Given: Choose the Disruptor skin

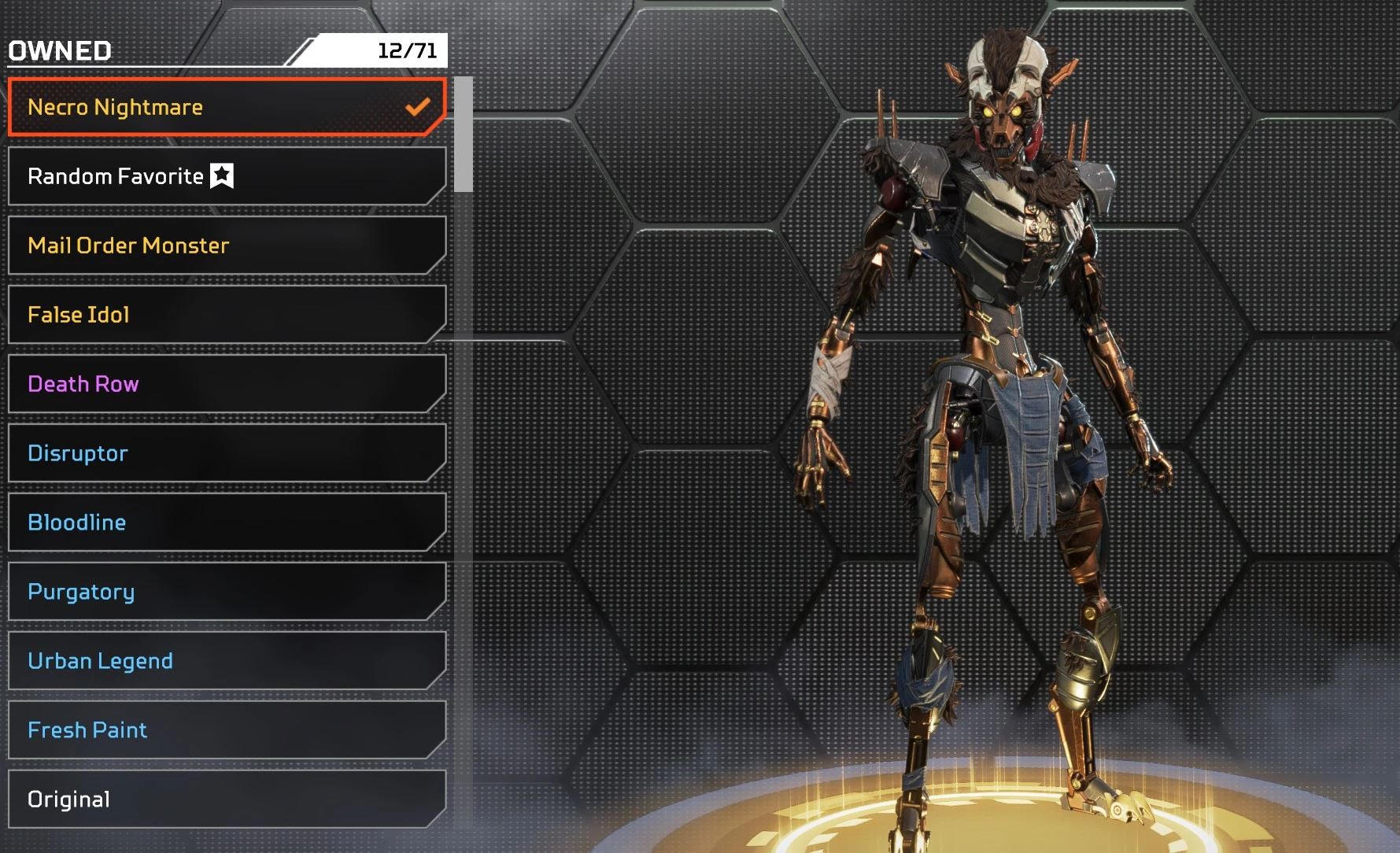Looking at the screenshot, I should coord(227,453).
